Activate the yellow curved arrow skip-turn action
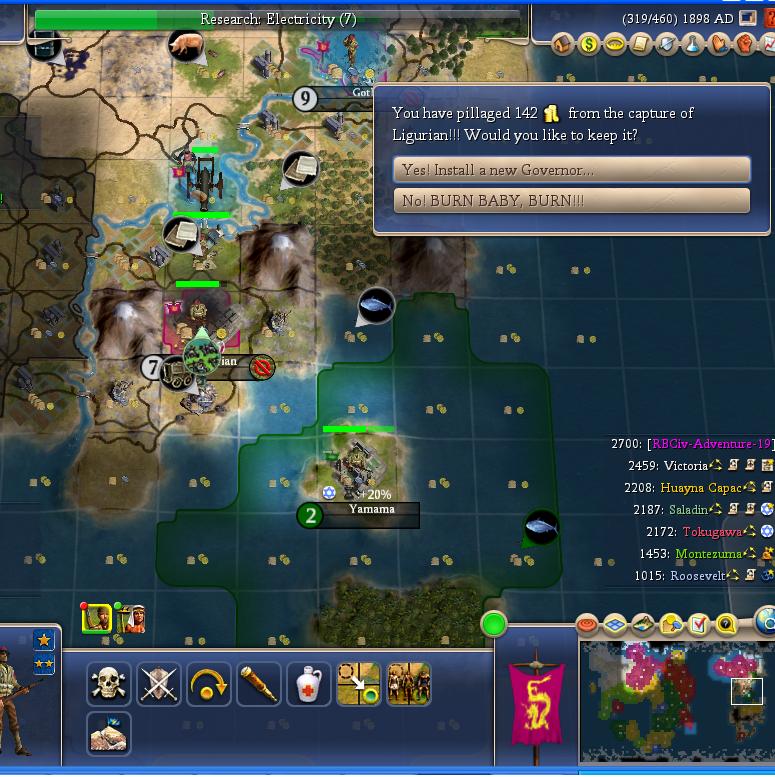The height and width of the screenshot is (777, 775). point(209,685)
